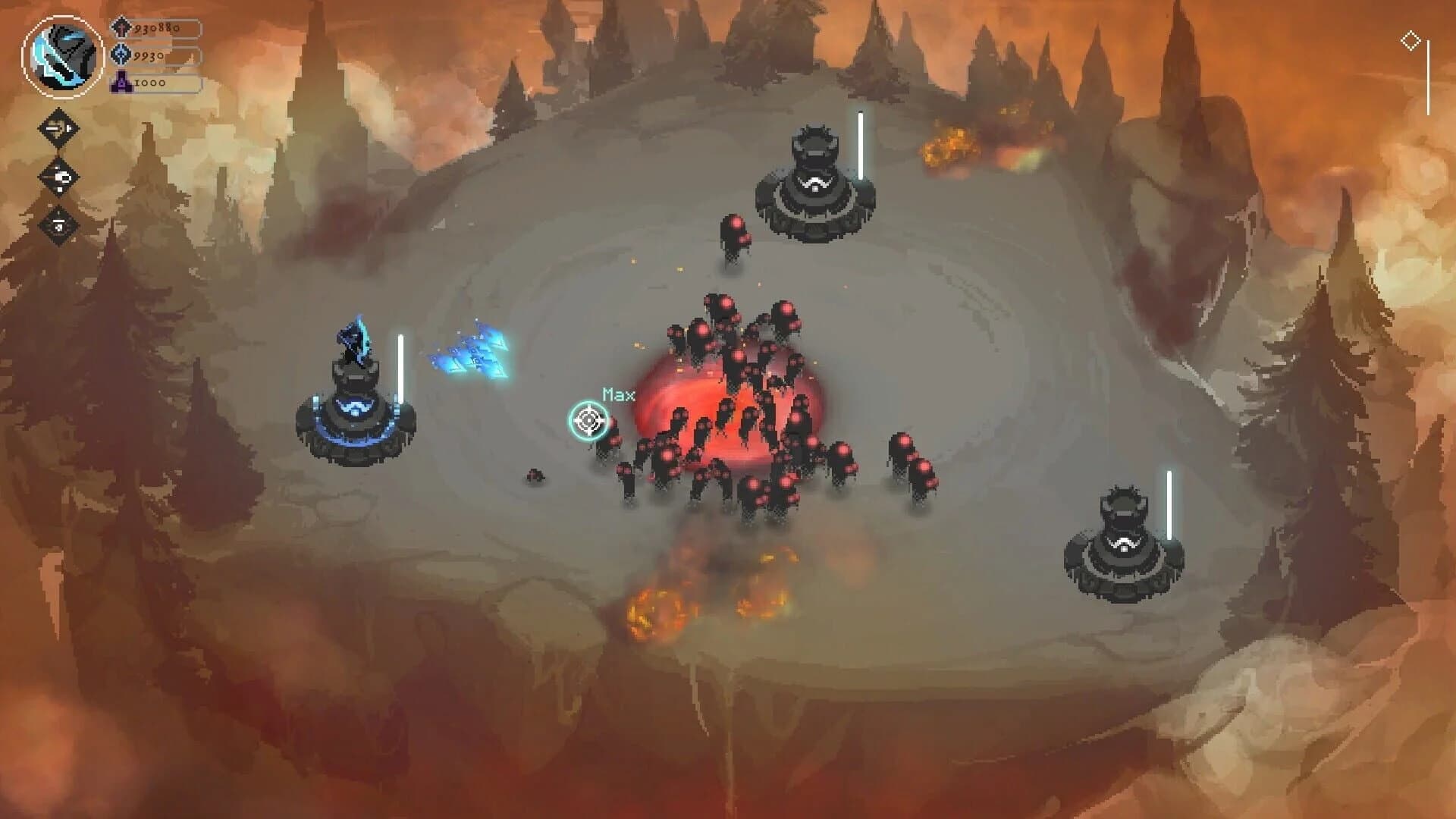Click the 9930 crystal counter value

click(x=149, y=55)
